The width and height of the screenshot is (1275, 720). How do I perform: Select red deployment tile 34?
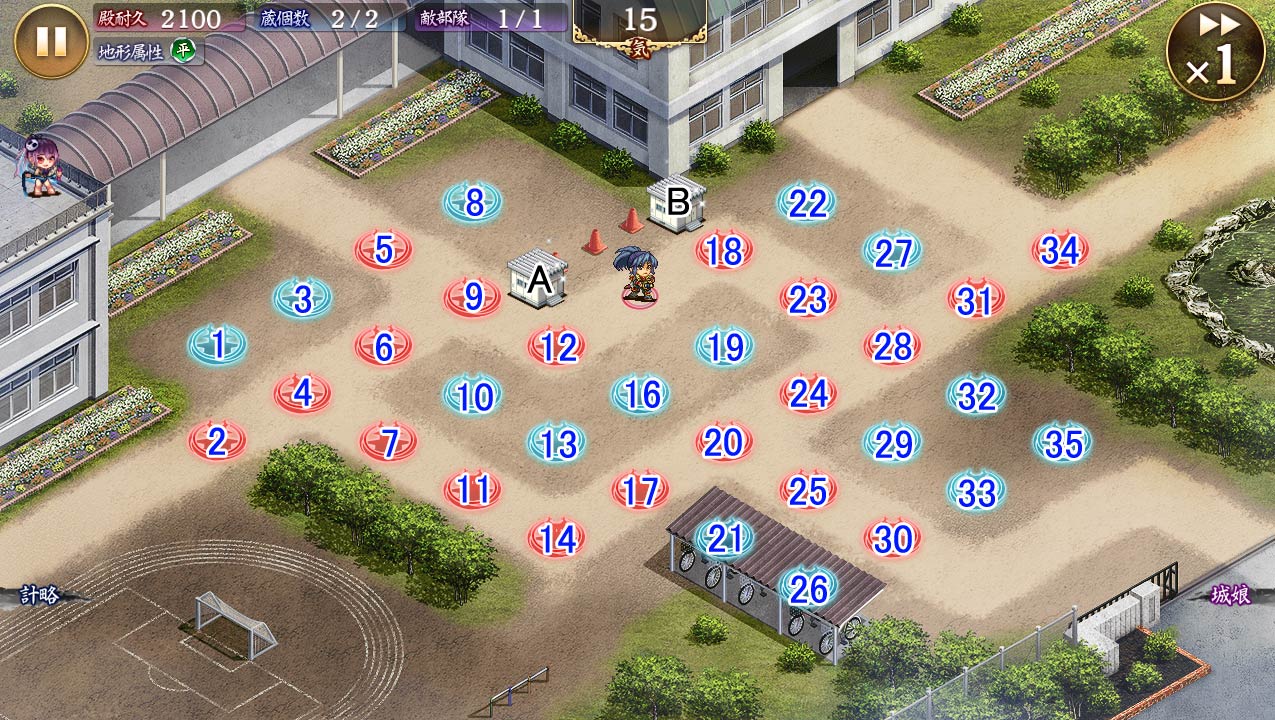coord(1060,251)
